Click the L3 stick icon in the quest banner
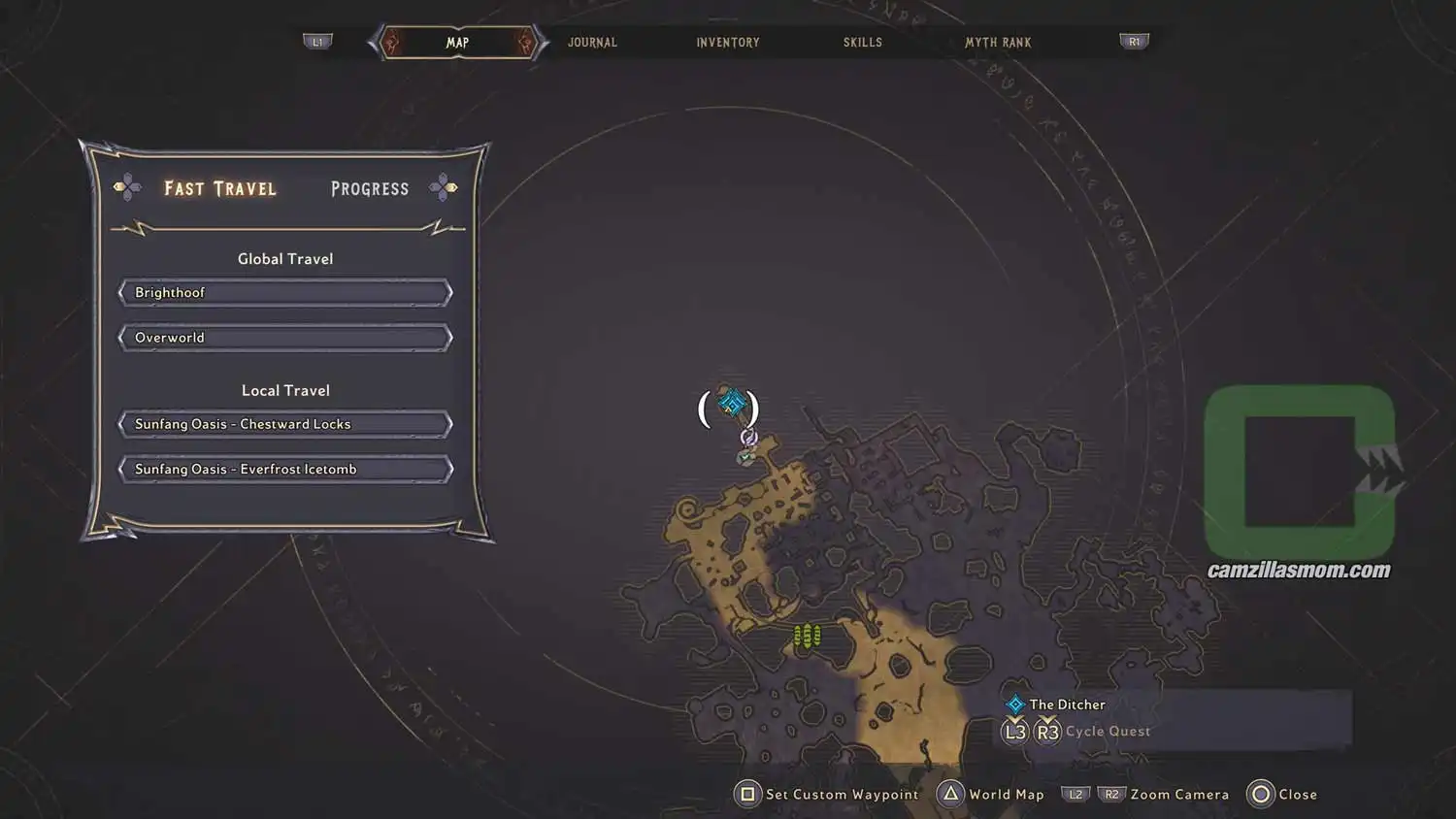1456x819 pixels. (x=1014, y=732)
